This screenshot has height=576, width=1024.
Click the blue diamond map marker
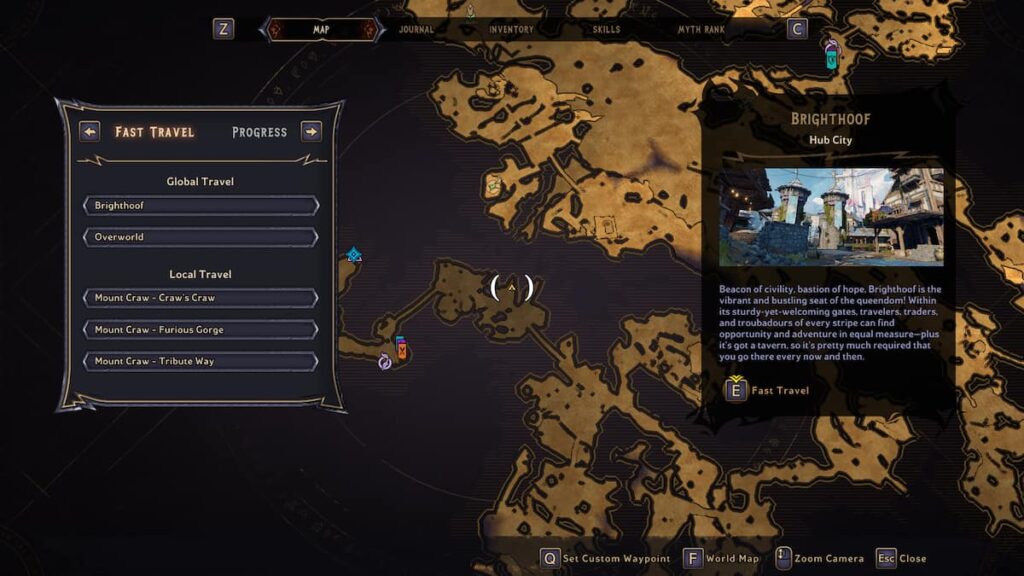(x=353, y=255)
